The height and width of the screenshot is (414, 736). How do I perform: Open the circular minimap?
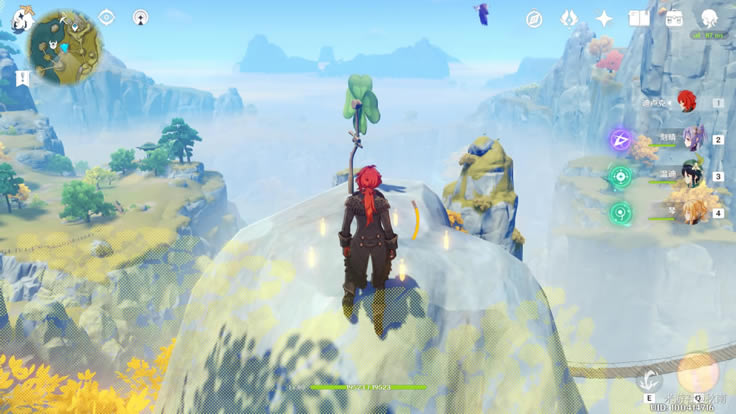click(64, 44)
